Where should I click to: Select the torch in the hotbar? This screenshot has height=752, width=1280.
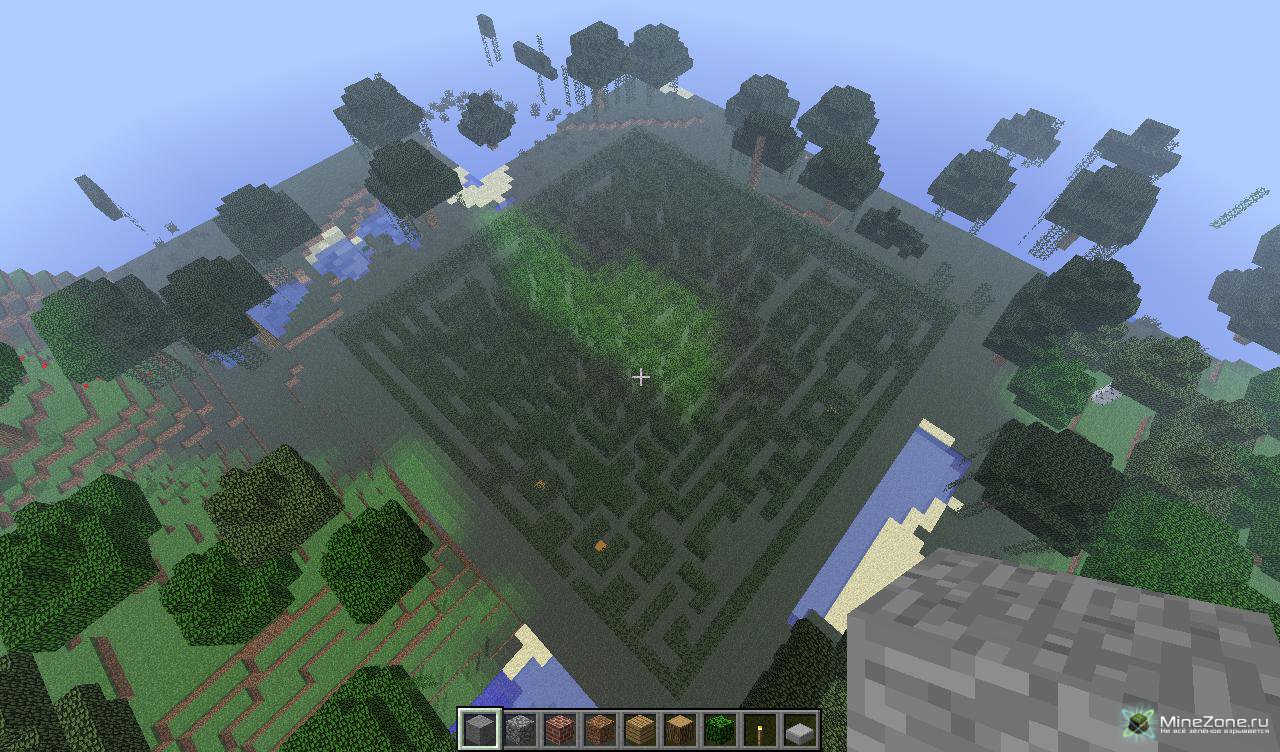[760, 729]
